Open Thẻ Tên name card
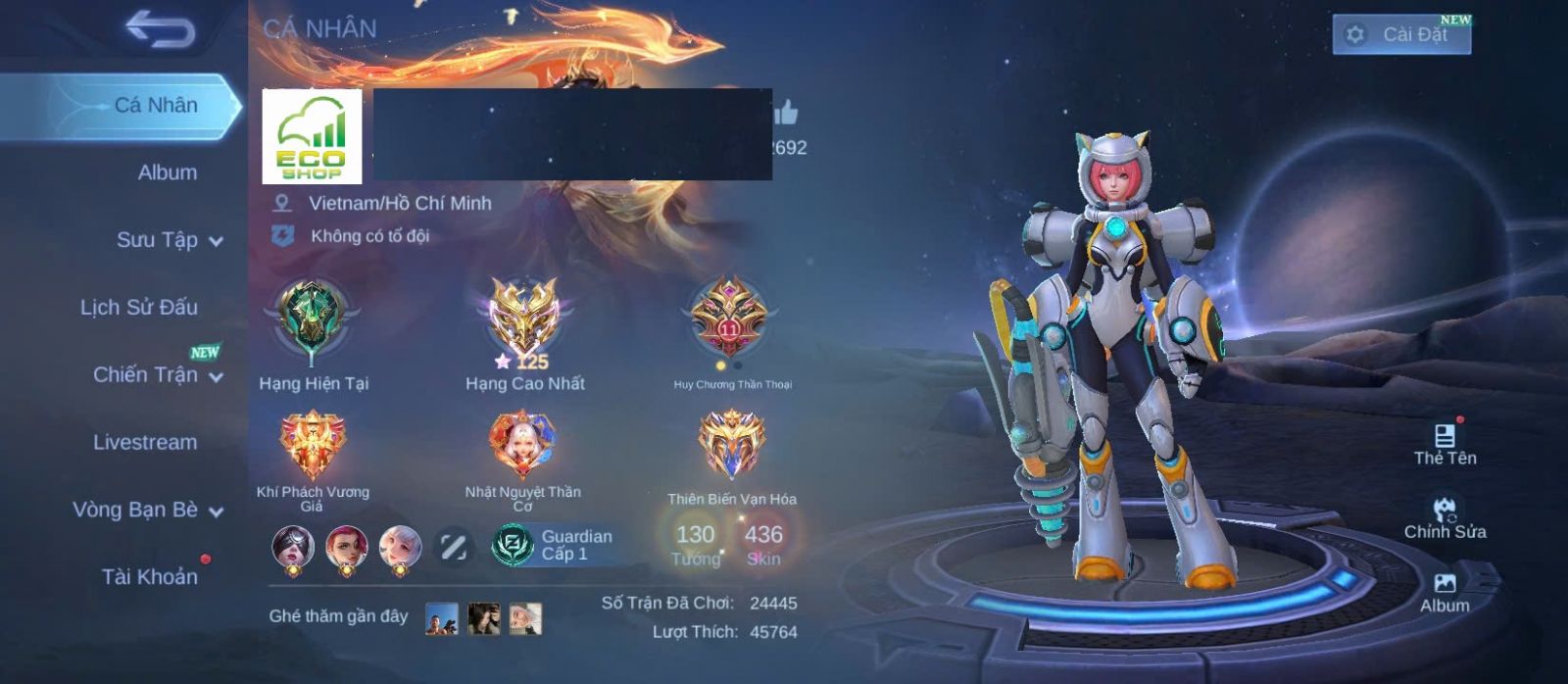1568x684 pixels. (1445, 443)
